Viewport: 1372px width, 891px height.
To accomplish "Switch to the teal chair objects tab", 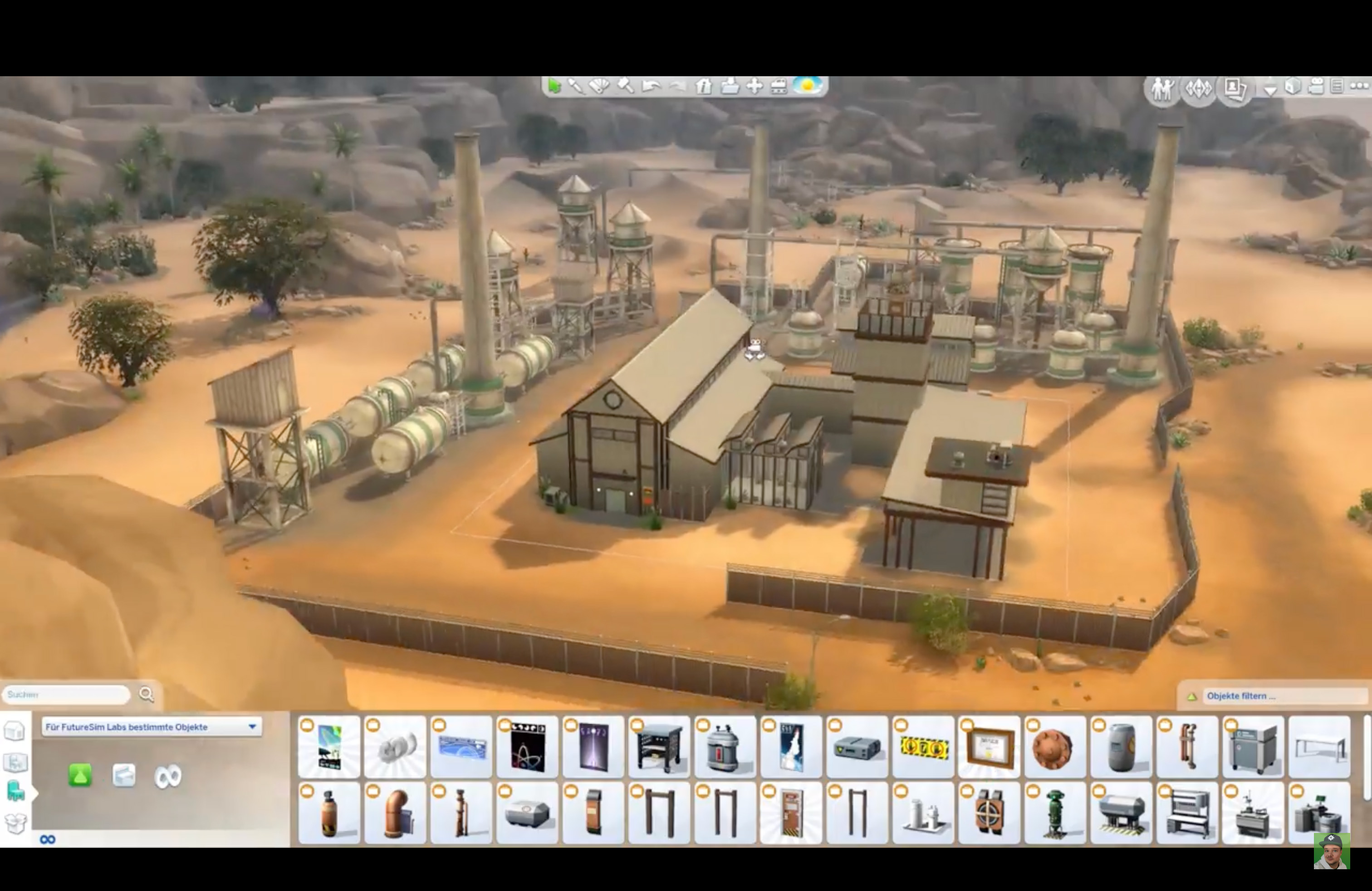I will click(15, 792).
